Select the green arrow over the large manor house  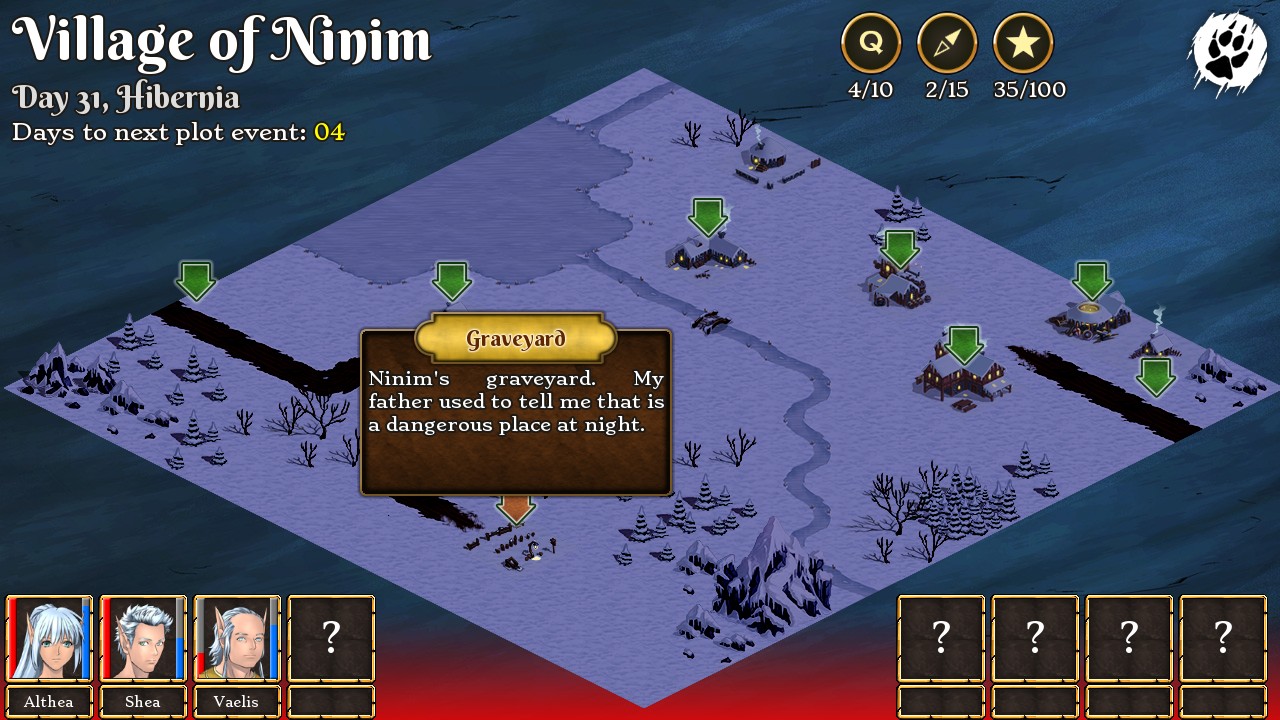tap(963, 343)
